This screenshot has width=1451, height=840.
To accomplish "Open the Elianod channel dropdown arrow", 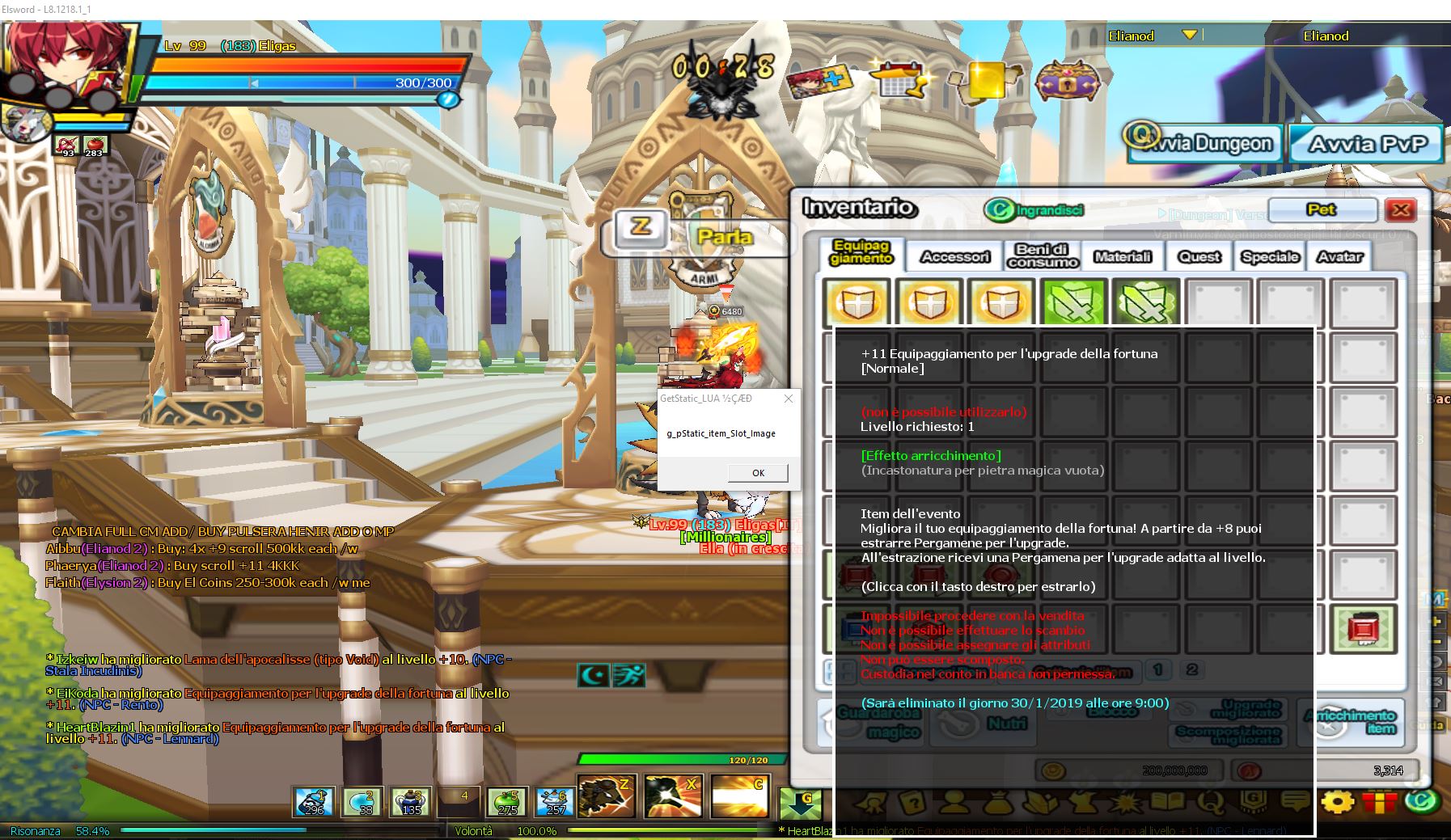I will tap(1189, 35).
